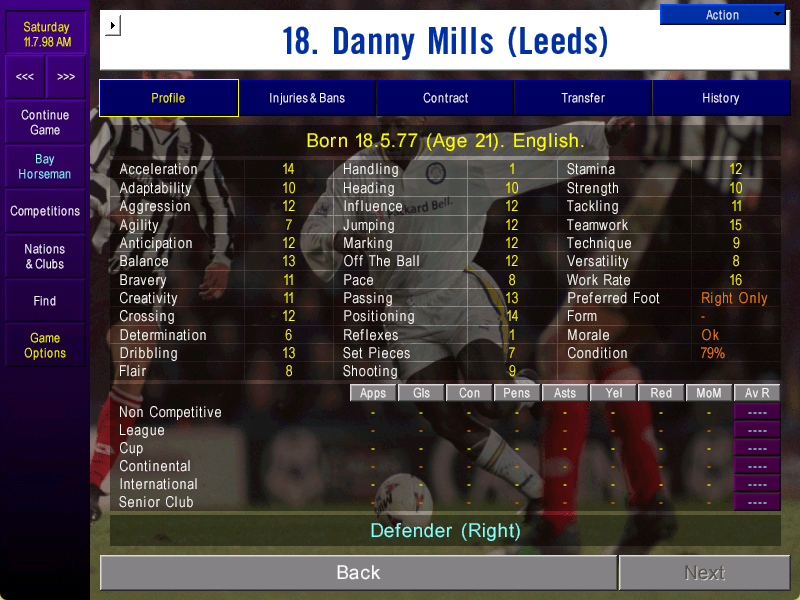Open Game Options
Image resolution: width=800 pixels, height=600 pixels.
pyautogui.click(x=45, y=345)
